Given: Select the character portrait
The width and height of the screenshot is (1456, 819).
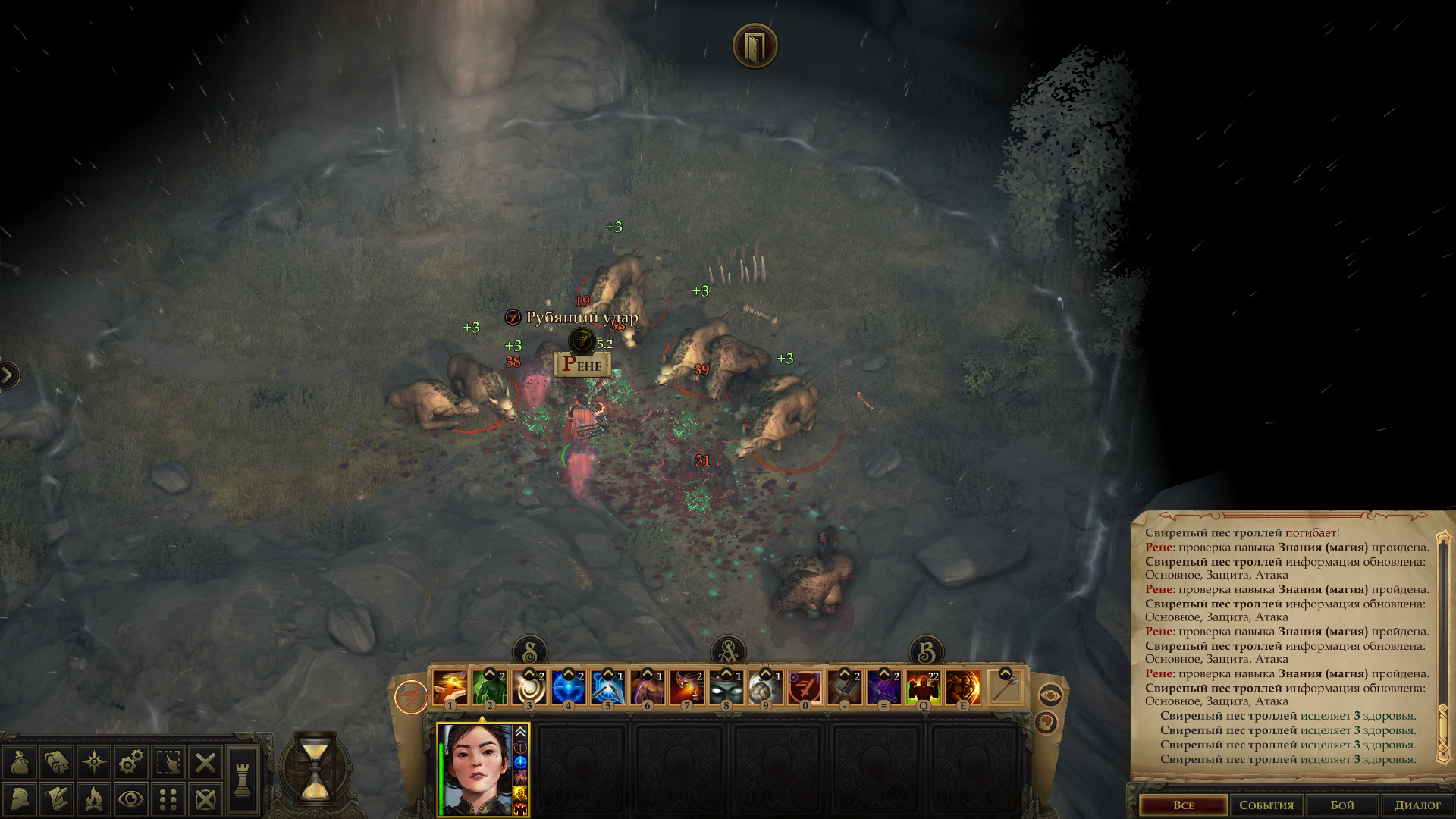Looking at the screenshot, I should (x=479, y=769).
